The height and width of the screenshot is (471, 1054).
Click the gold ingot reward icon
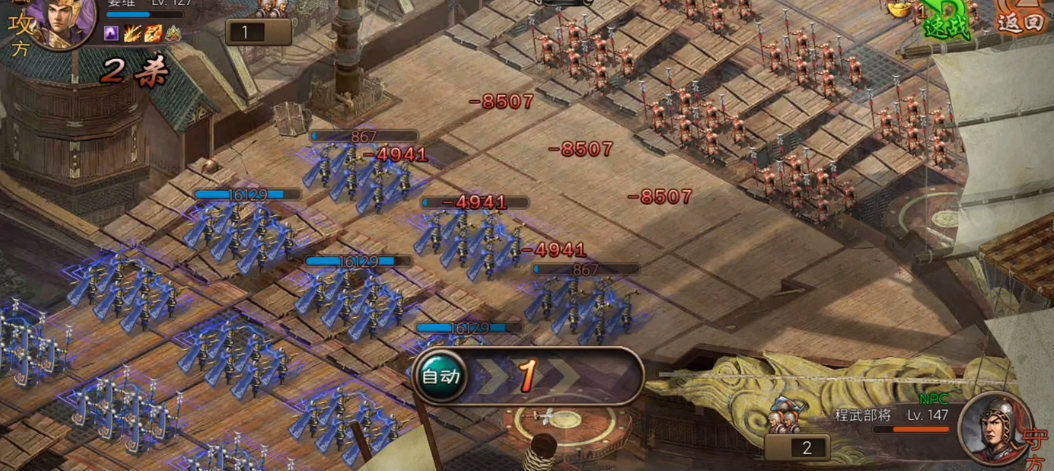point(900,8)
